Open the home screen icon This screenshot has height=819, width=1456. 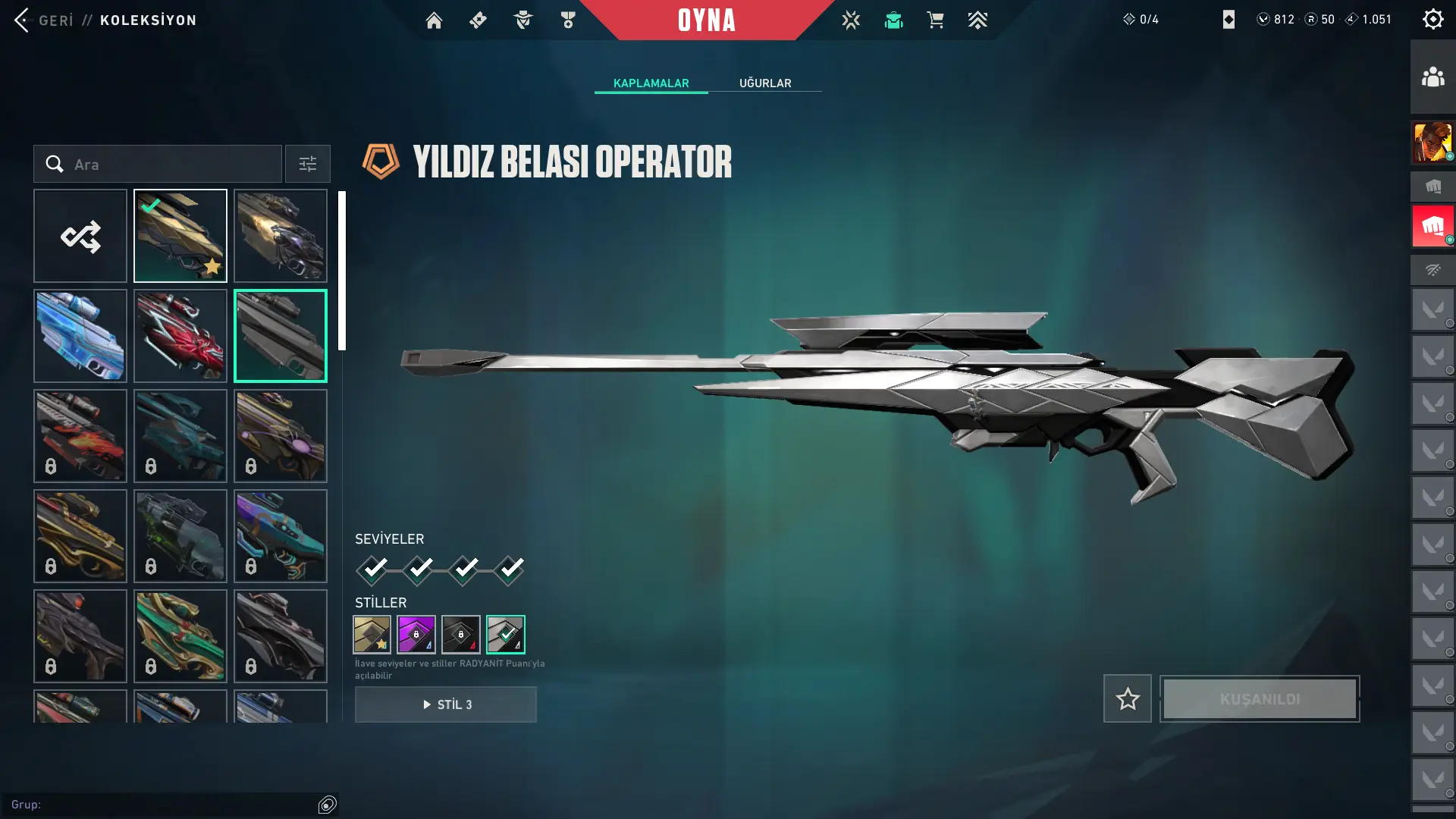pos(434,20)
